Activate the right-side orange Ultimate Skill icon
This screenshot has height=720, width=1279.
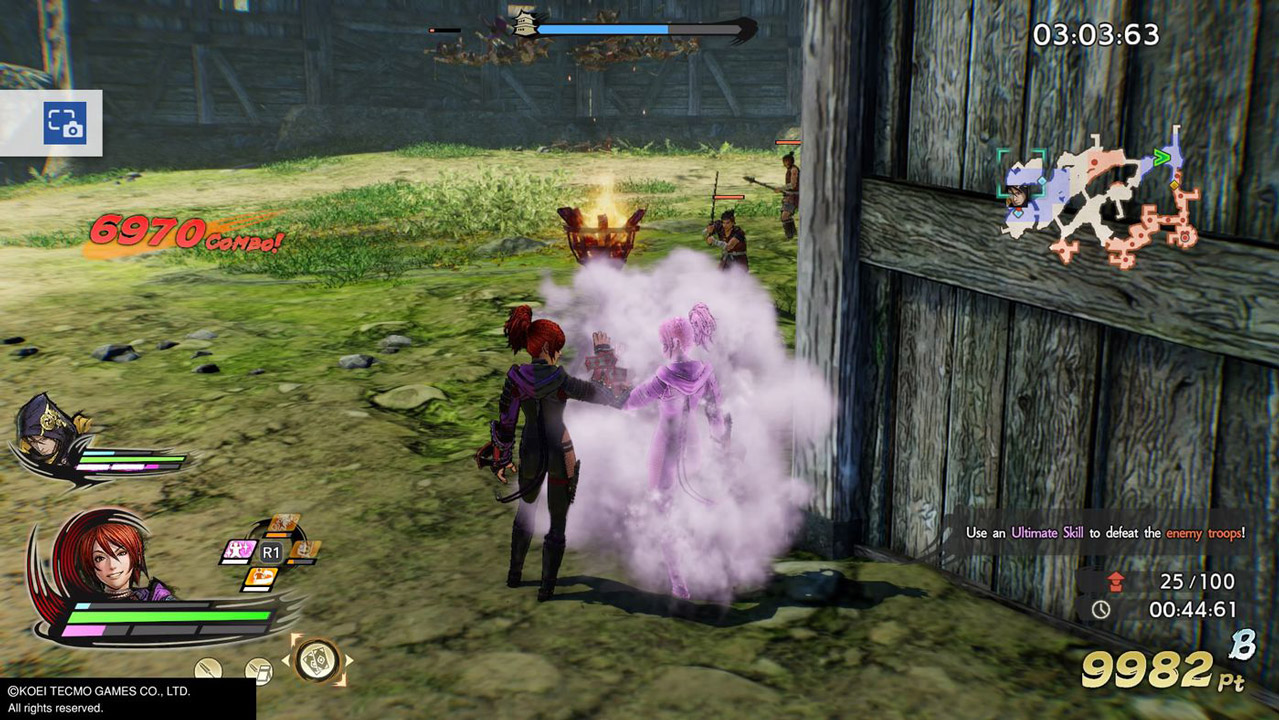[304, 550]
